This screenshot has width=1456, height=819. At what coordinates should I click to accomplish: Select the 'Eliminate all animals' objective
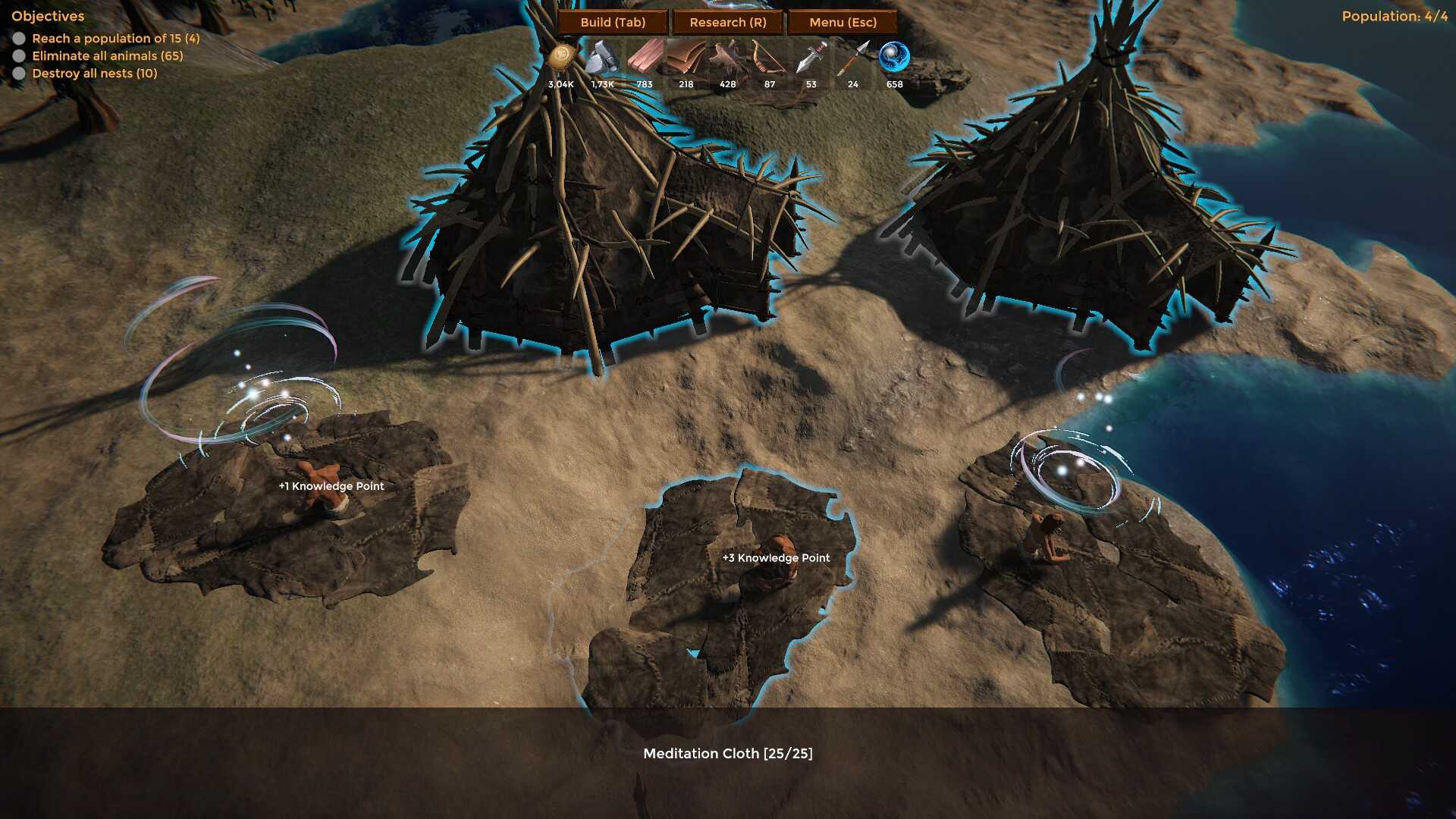[107, 55]
